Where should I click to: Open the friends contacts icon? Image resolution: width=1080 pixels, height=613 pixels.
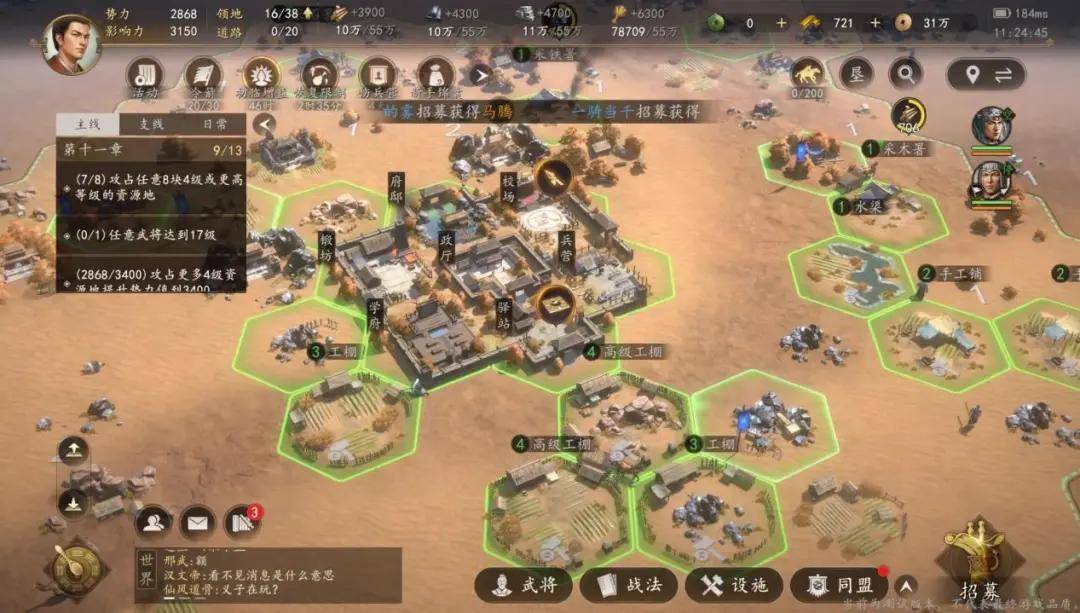click(153, 521)
